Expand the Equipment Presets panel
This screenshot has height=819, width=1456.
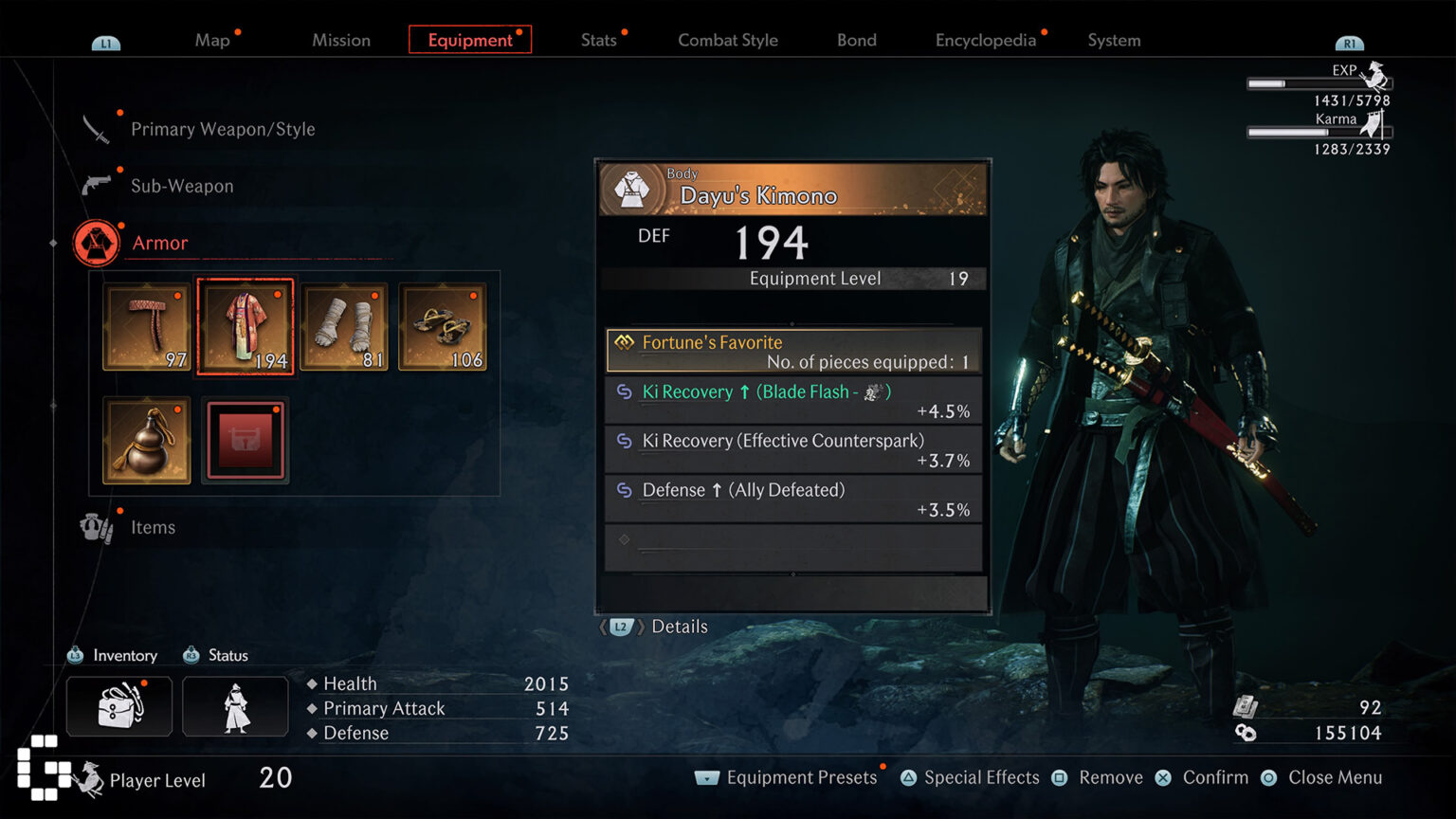click(705, 777)
